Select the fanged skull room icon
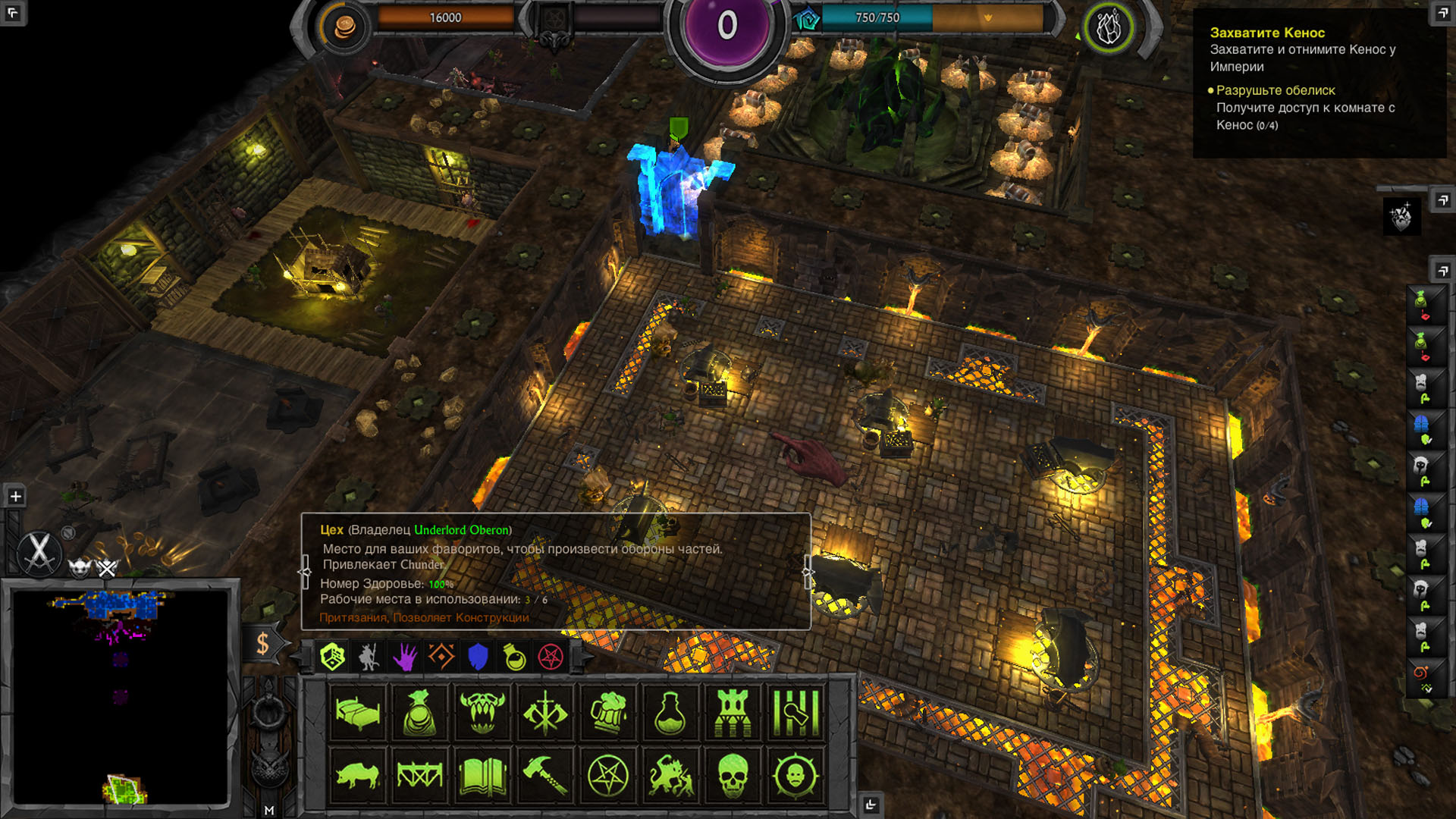Screen dimensions: 1456x819 [x=482, y=712]
